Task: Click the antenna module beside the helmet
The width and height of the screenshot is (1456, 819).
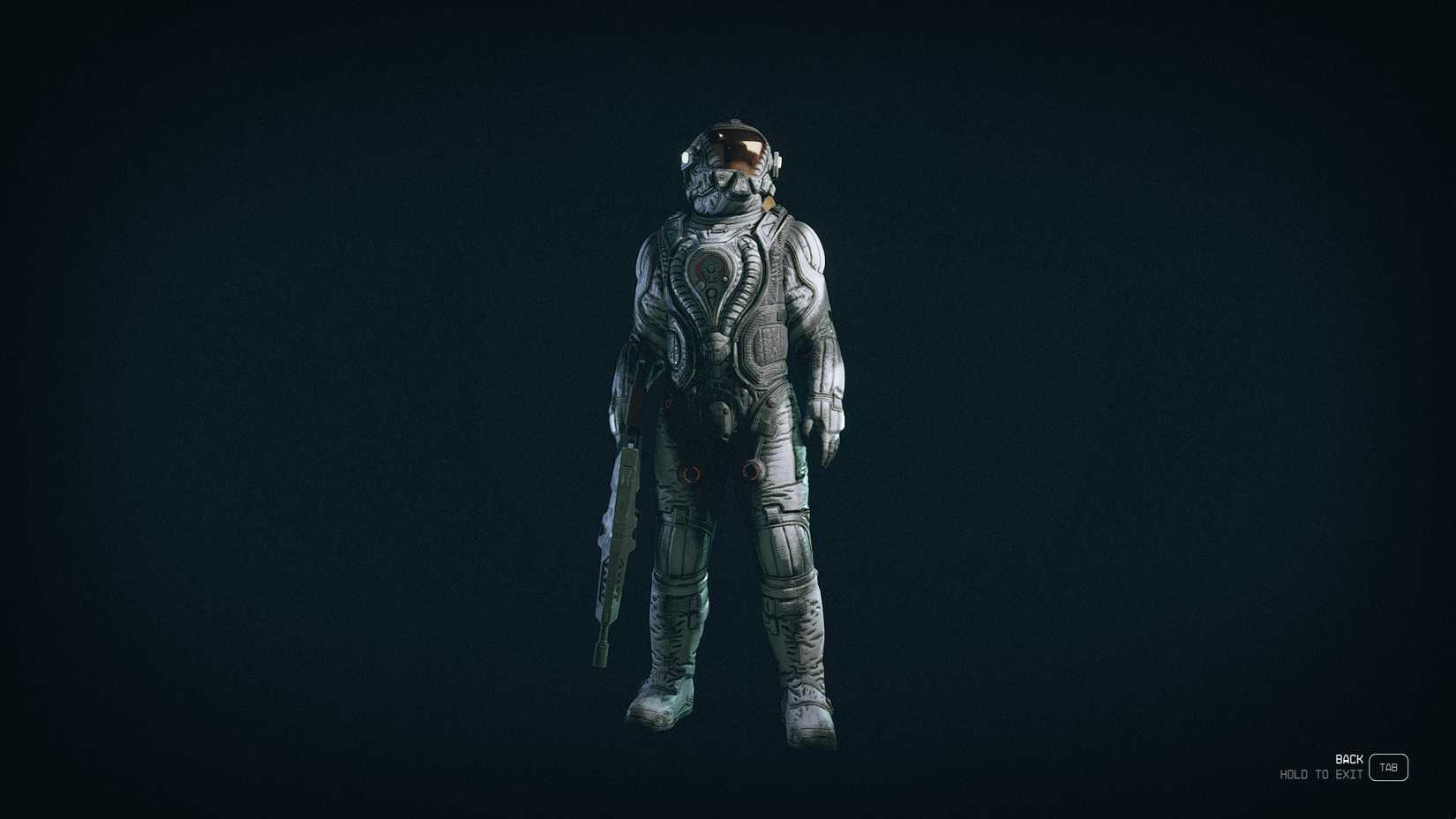Action: point(777,160)
